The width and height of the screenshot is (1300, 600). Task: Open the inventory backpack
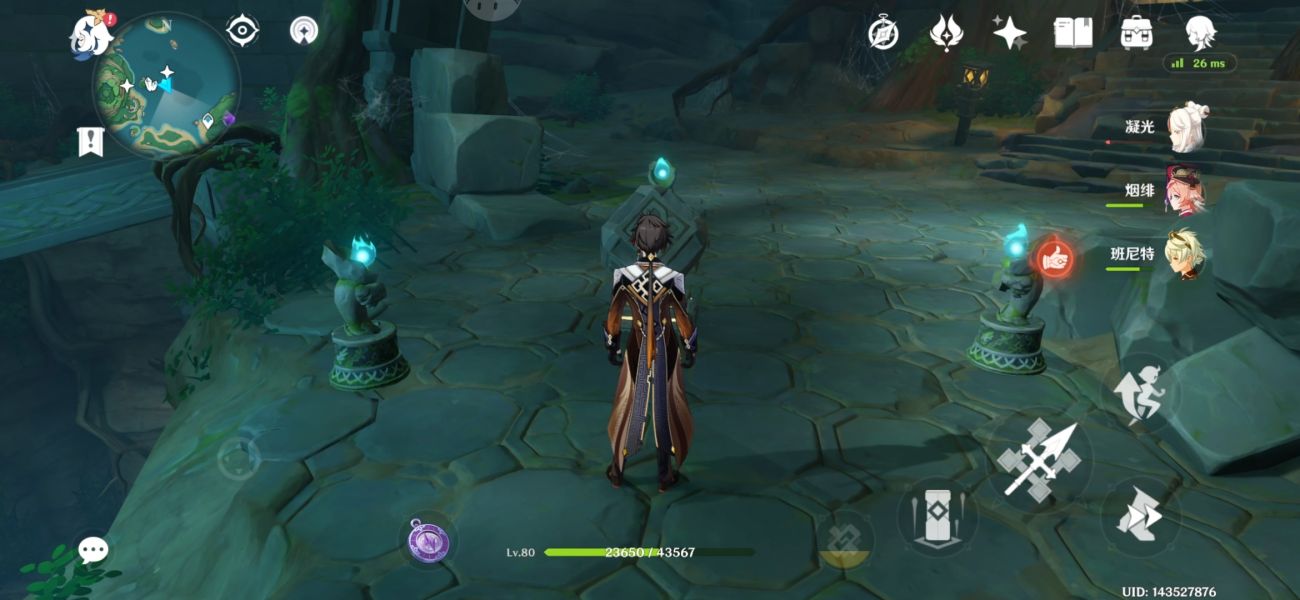coord(1136,34)
